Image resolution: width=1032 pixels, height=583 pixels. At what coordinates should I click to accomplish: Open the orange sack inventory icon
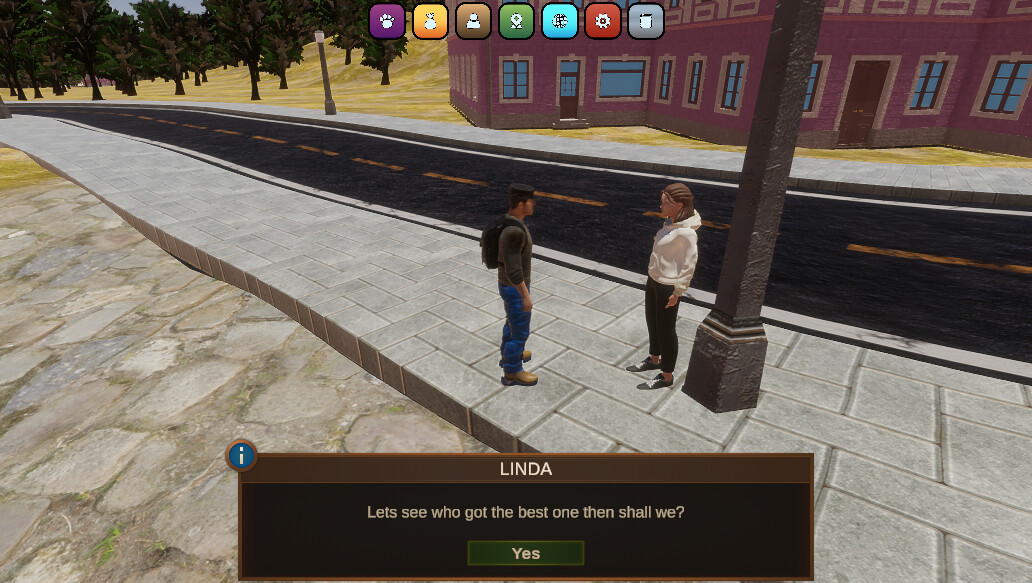[x=430, y=21]
